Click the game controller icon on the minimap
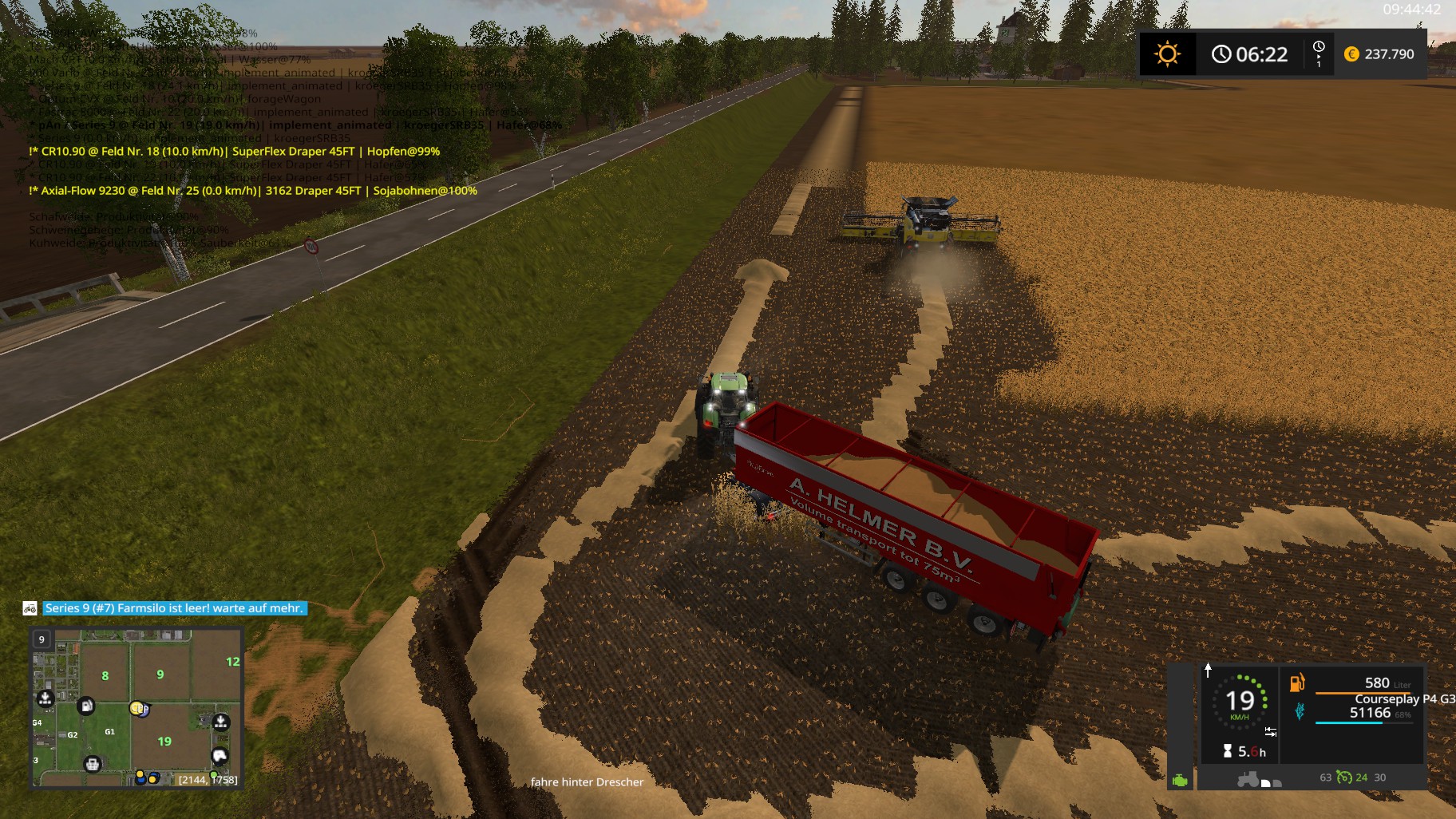The height and width of the screenshot is (819, 1456). coord(220,756)
